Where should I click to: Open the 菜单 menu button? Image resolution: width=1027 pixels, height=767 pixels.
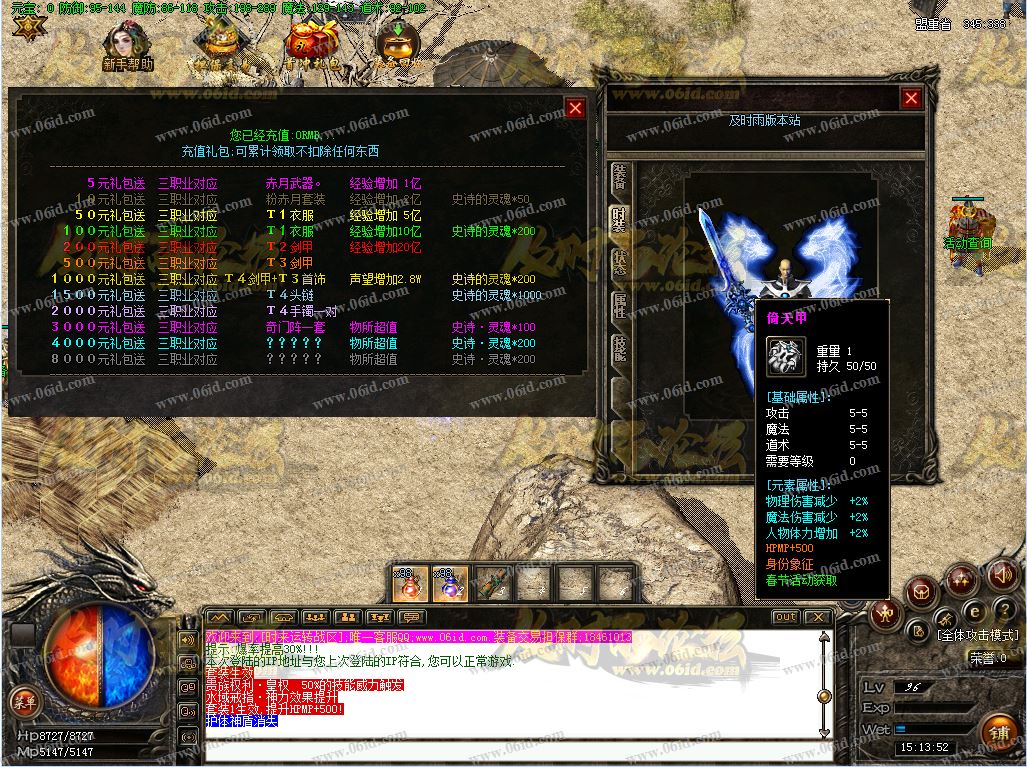pos(22,701)
